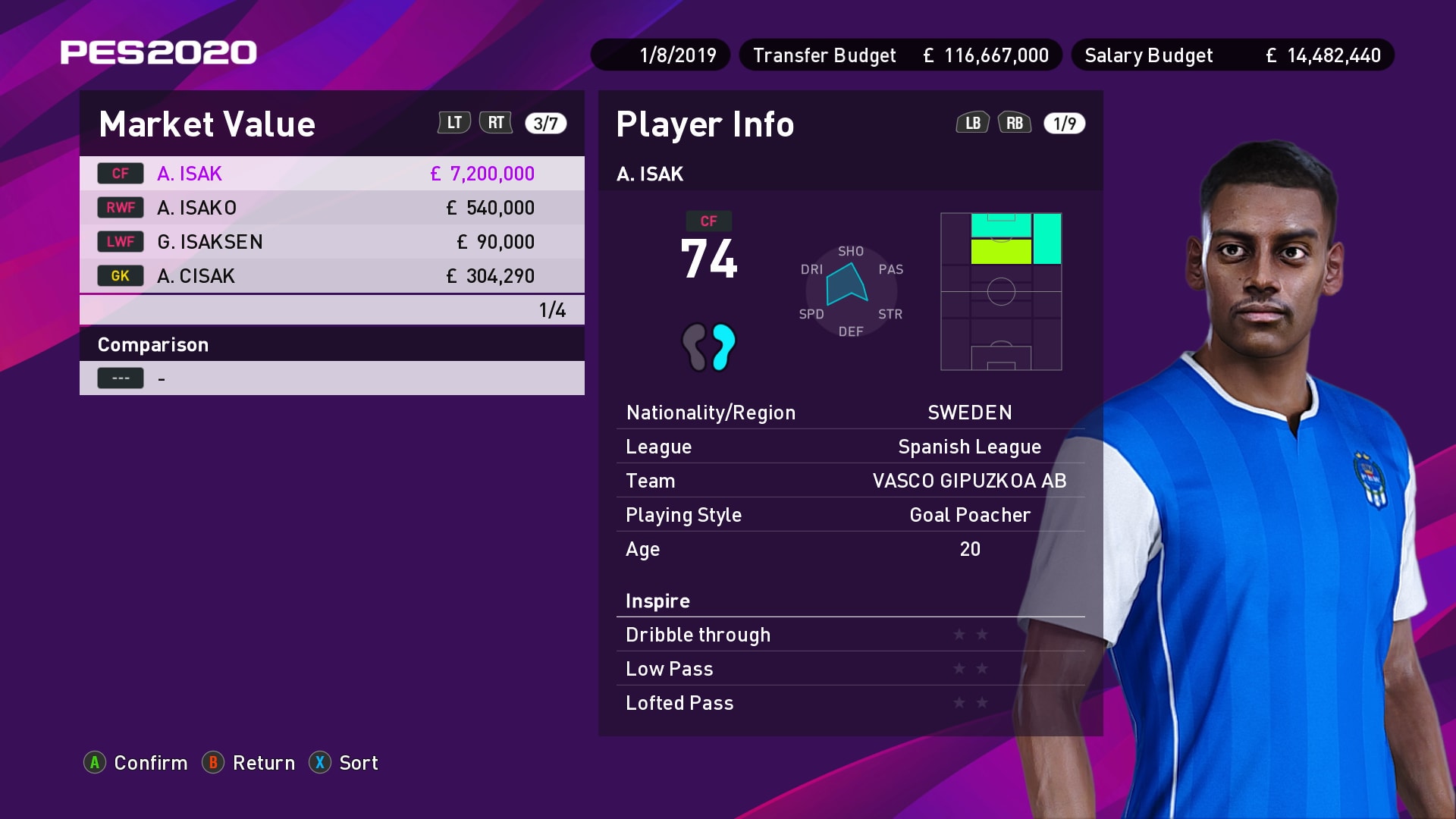Open the empty Comparison slot row

click(x=331, y=378)
